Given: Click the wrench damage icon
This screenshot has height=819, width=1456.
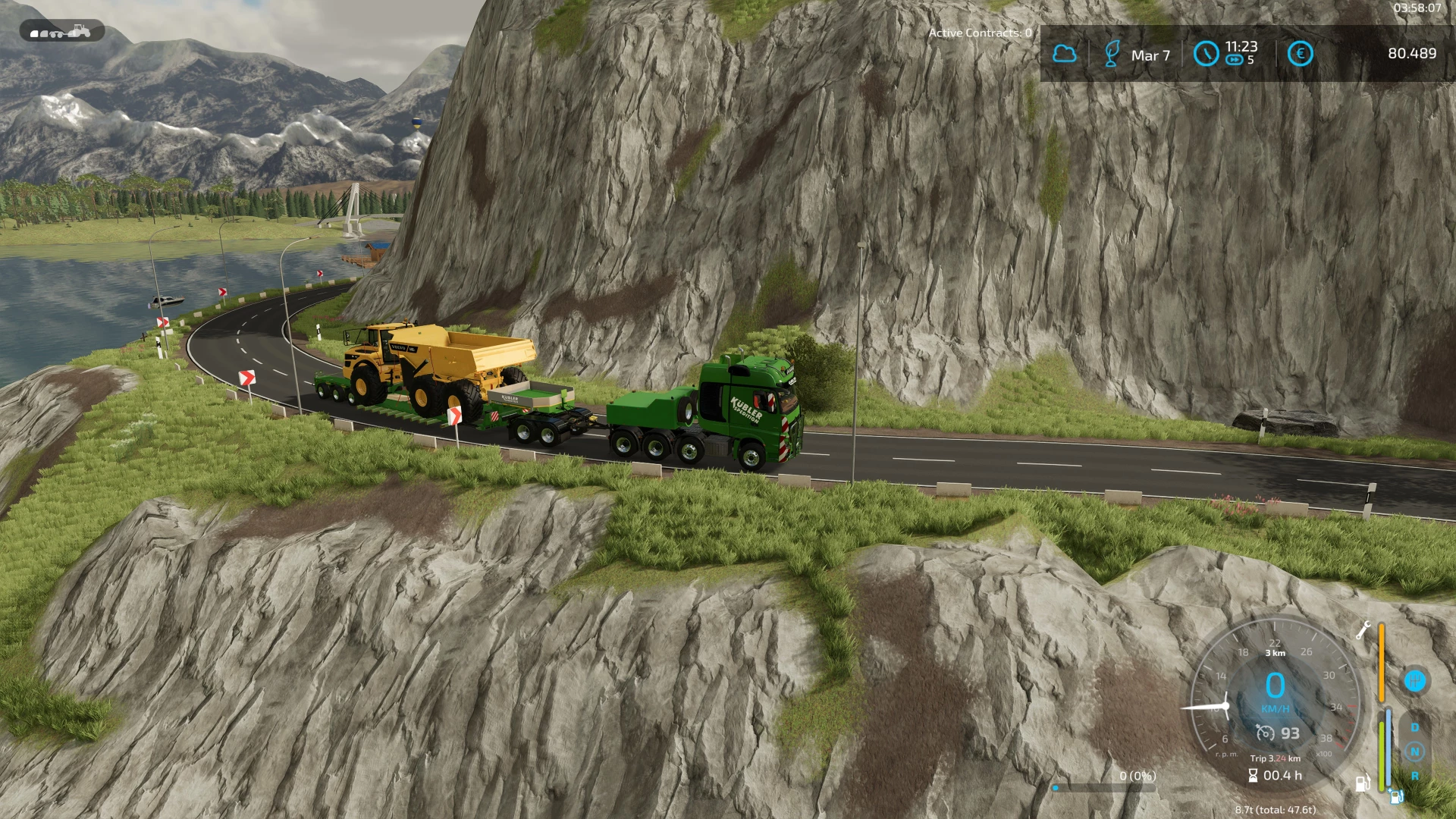Looking at the screenshot, I should [x=1363, y=629].
